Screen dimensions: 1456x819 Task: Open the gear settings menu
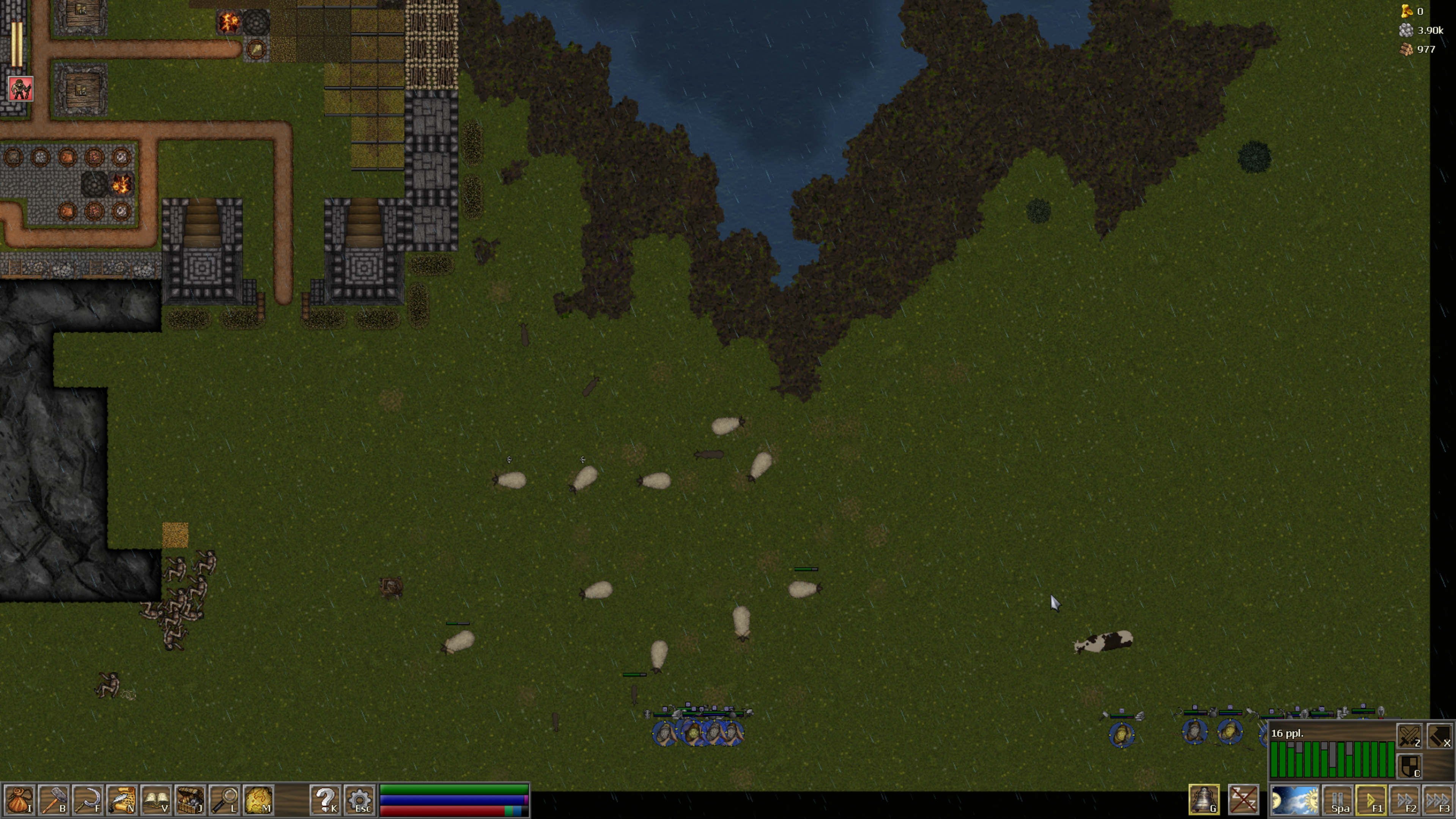(x=360, y=800)
